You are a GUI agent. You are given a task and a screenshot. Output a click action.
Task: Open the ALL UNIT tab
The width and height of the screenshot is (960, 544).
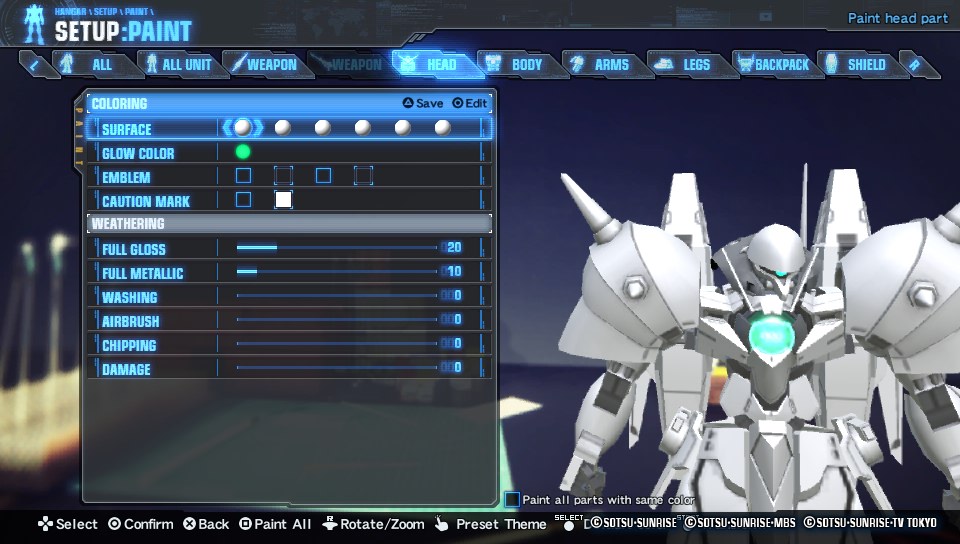(x=178, y=64)
